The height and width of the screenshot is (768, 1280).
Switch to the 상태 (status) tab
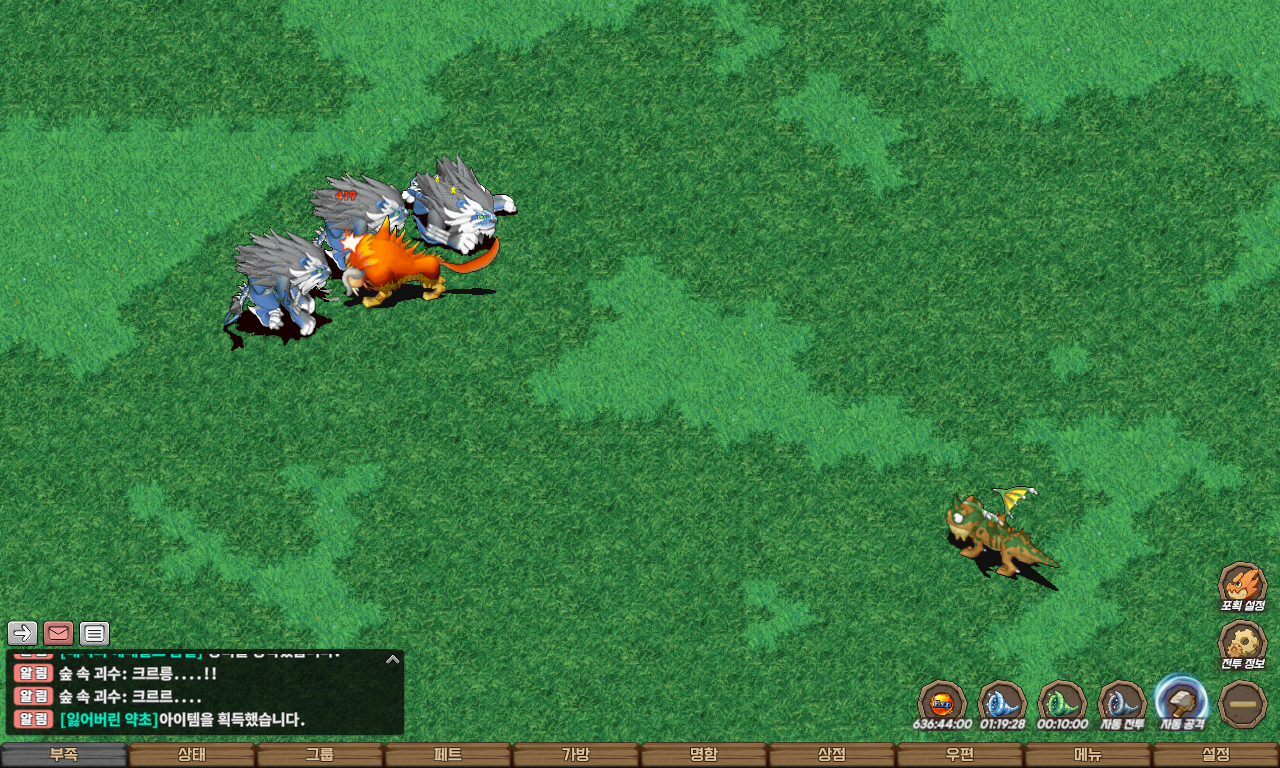pyautogui.click(x=192, y=755)
